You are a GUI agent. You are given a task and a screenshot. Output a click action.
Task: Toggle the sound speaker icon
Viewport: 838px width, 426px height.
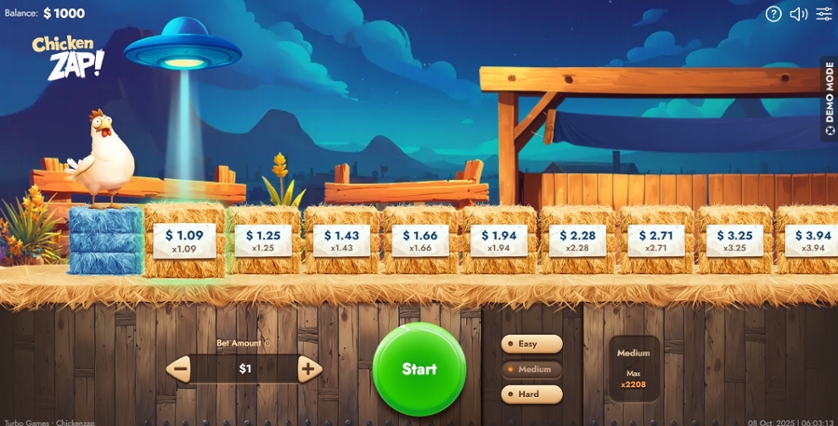[x=798, y=14]
